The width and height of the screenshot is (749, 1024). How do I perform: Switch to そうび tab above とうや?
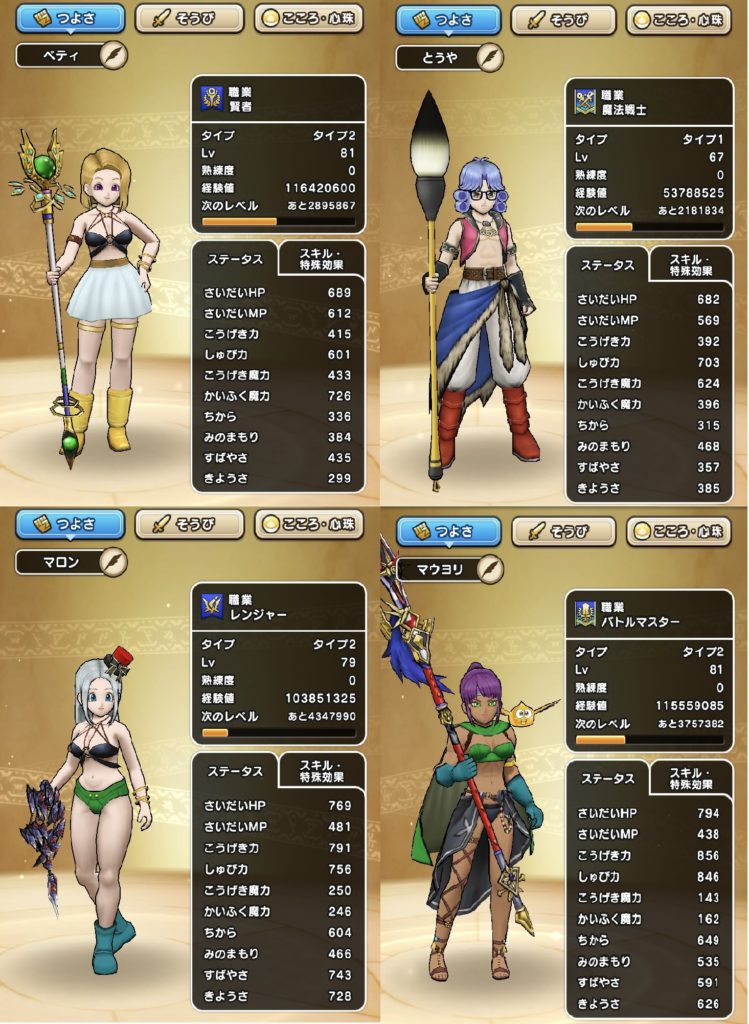click(564, 20)
